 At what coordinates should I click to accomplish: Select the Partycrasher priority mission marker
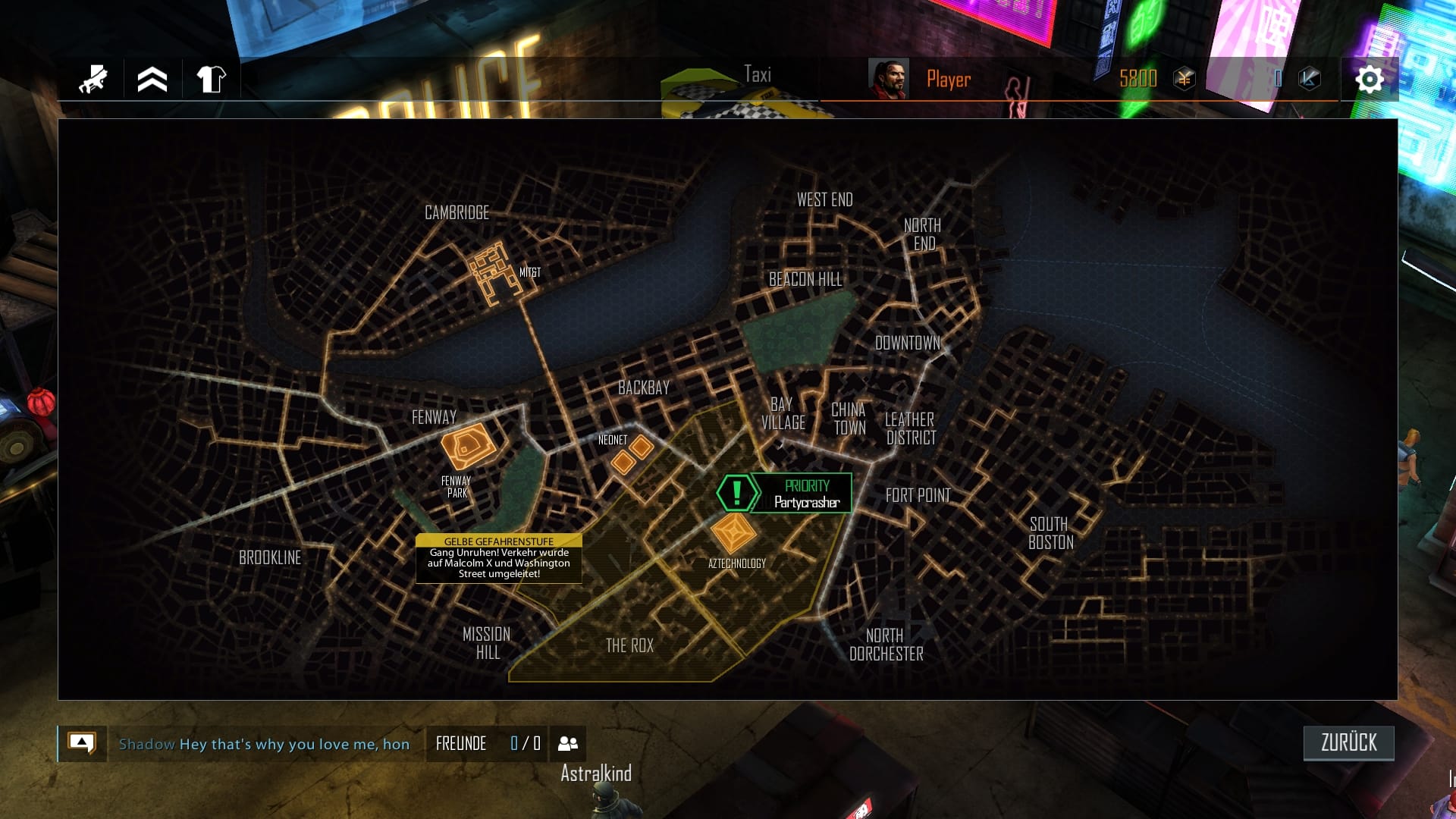807,493
